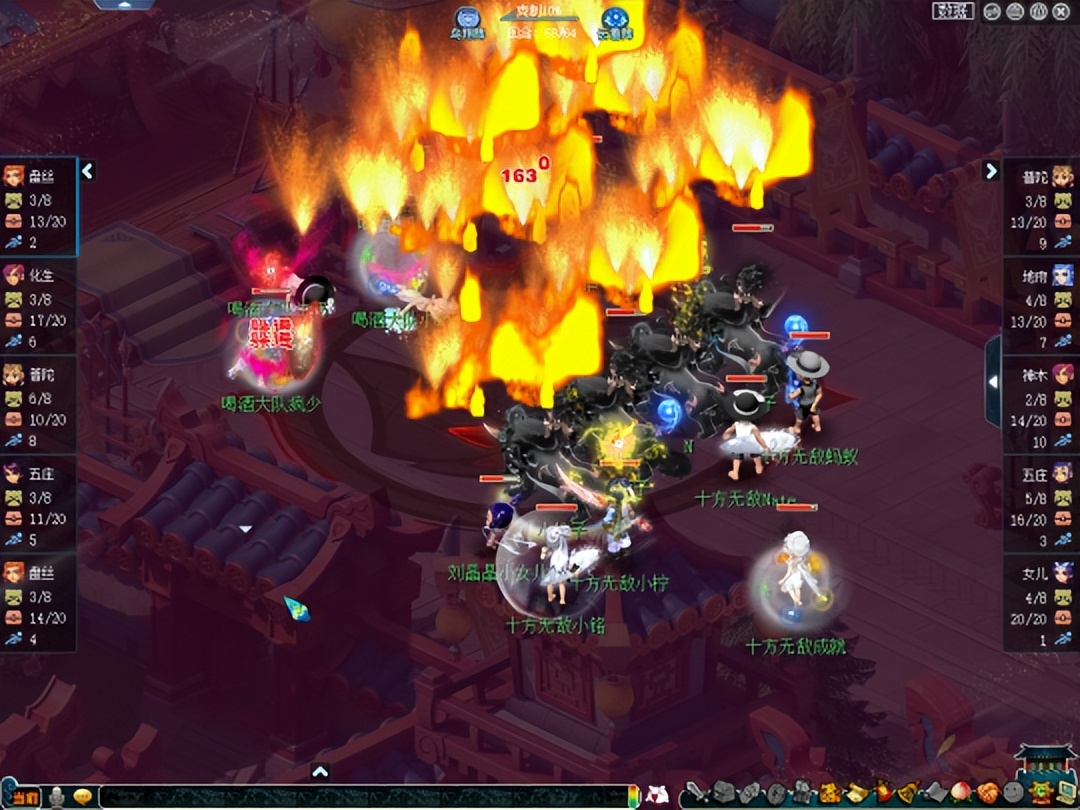Screen dimensions: 1080x810
Task: Expand the chat box with the up arrow
Action: (320, 771)
